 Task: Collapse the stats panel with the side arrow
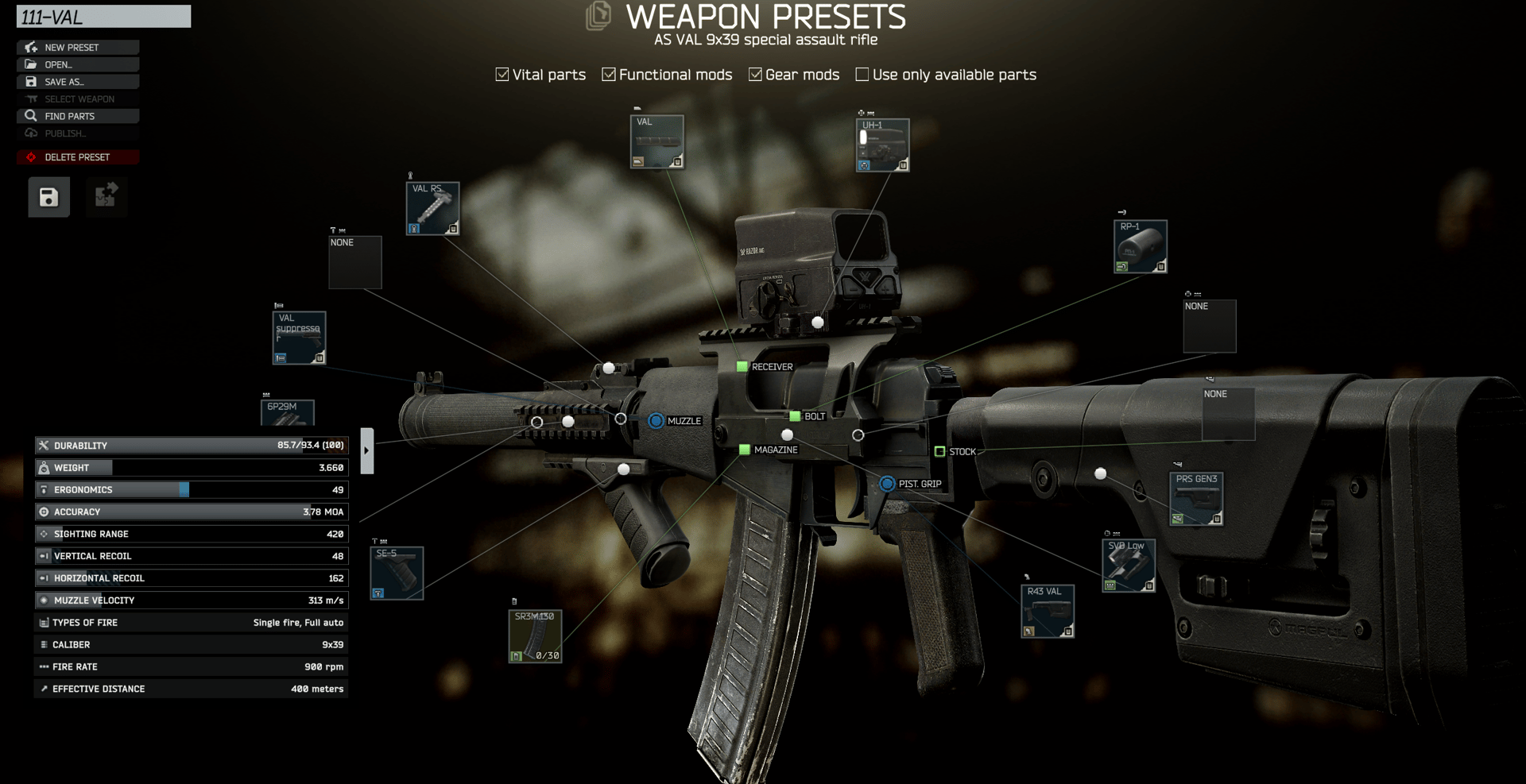point(366,450)
